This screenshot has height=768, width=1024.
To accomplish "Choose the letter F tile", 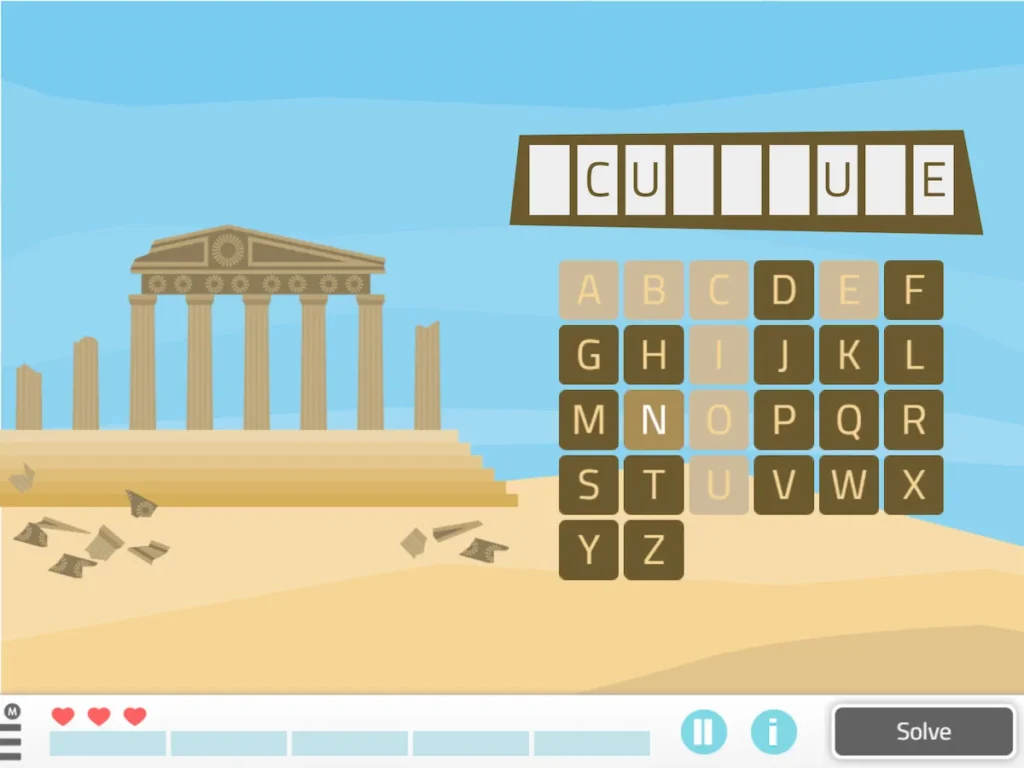I will 913,291.
